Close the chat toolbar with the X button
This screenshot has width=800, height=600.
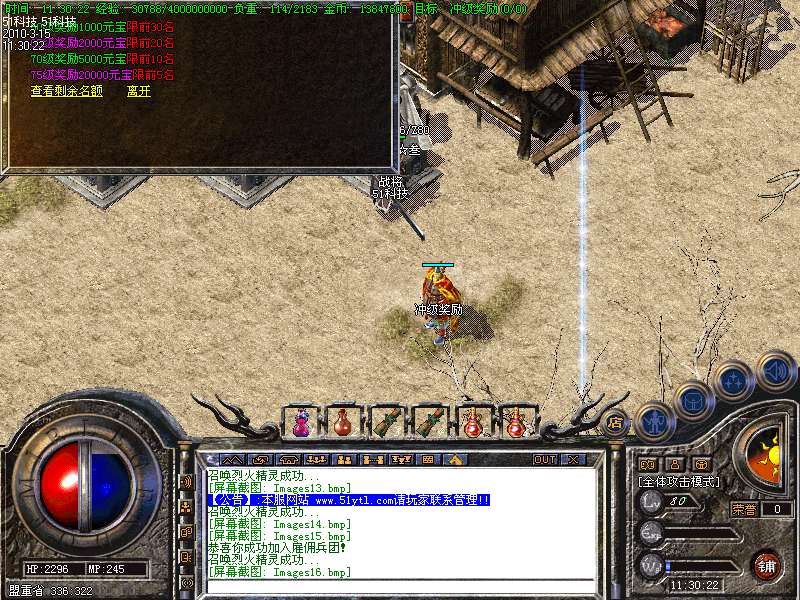tap(573, 460)
